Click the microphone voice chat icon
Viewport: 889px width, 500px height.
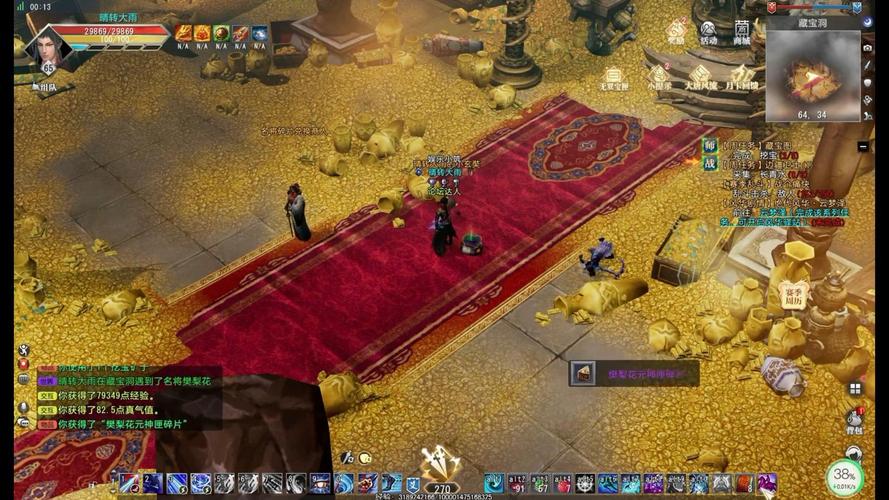[x=23, y=407]
